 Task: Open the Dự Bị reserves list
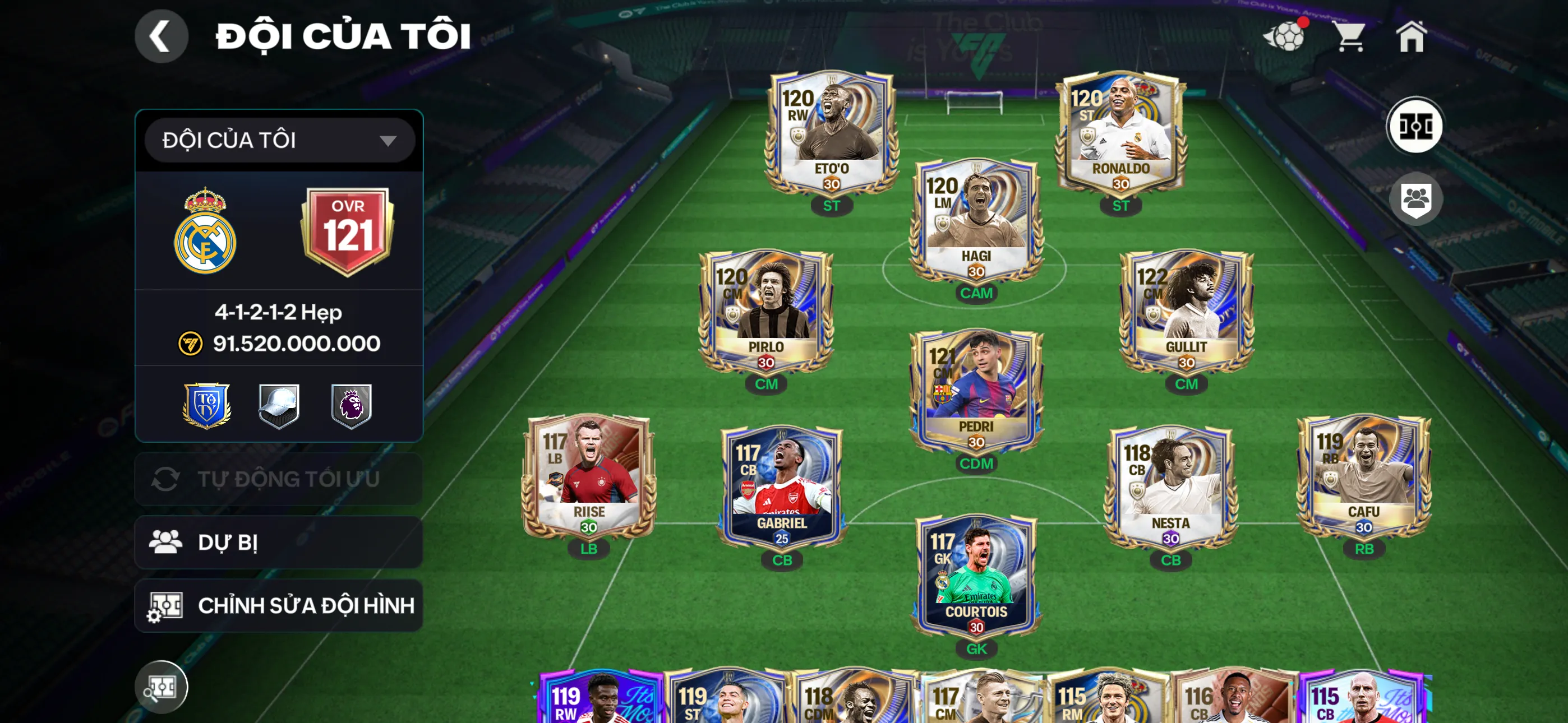tap(279, 543)
